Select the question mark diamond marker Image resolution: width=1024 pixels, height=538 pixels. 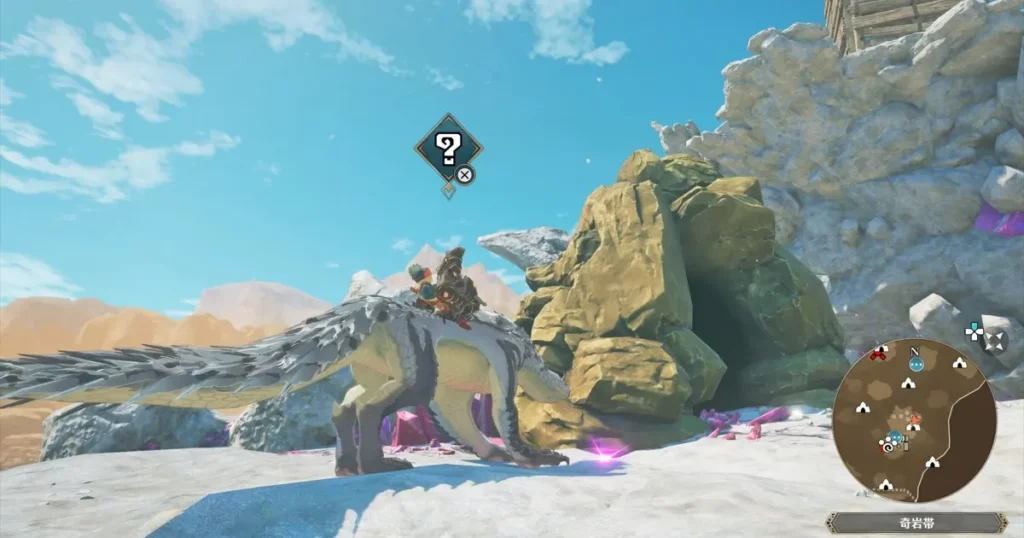(448, 149)
